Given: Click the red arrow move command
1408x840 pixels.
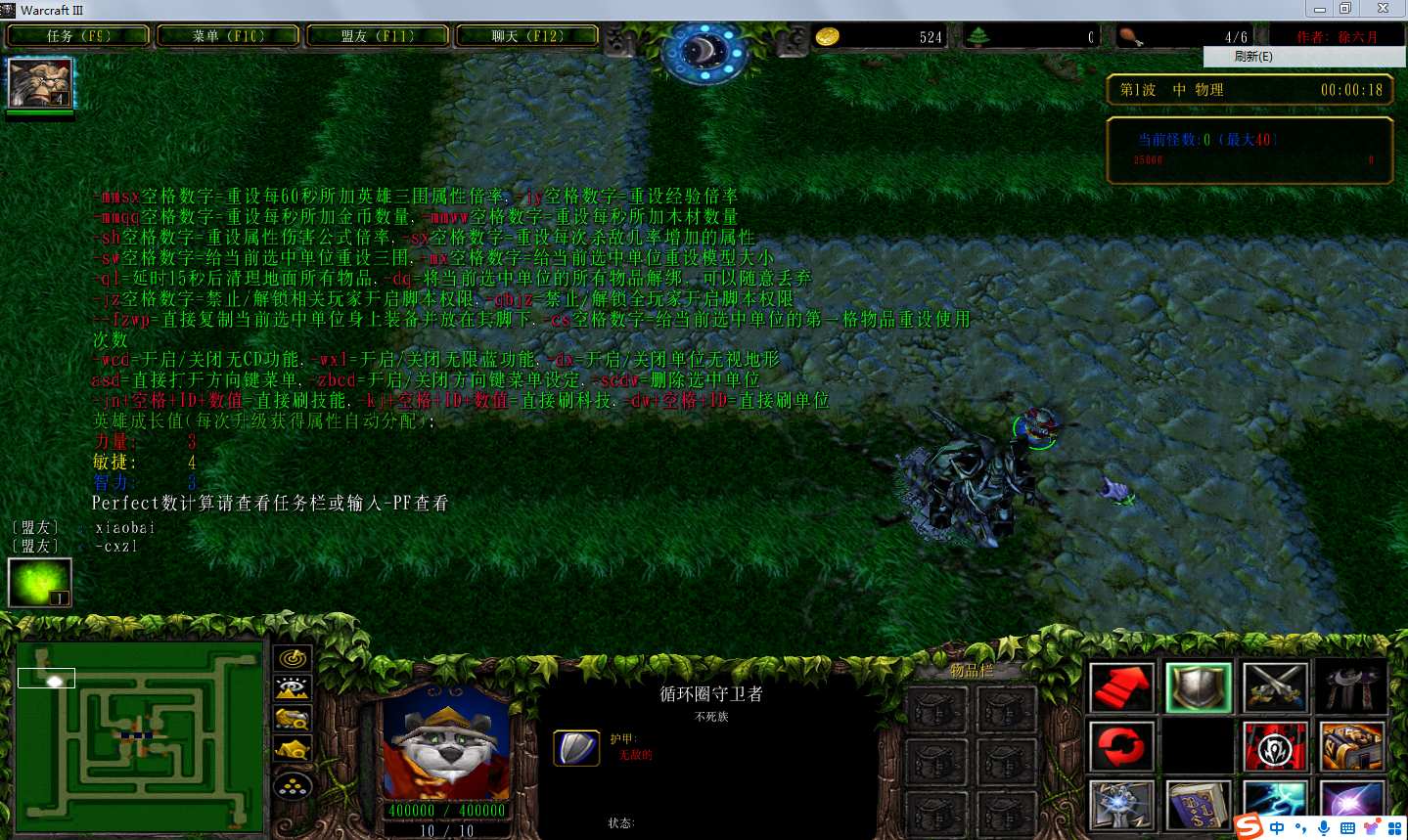Looking at the screenshot, I should (1121, 686).
